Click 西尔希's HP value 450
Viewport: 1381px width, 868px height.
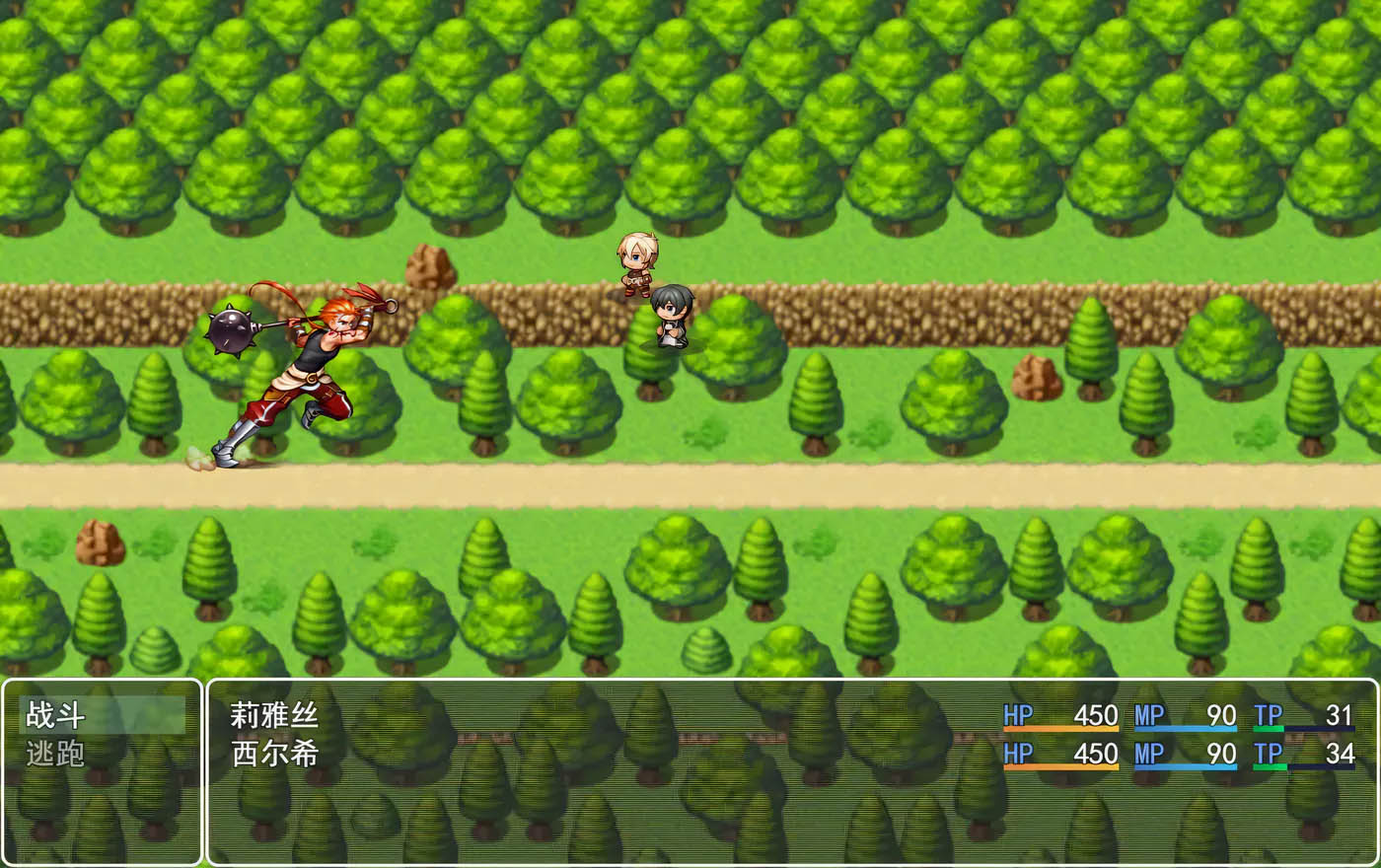(x=1097, y=754)
